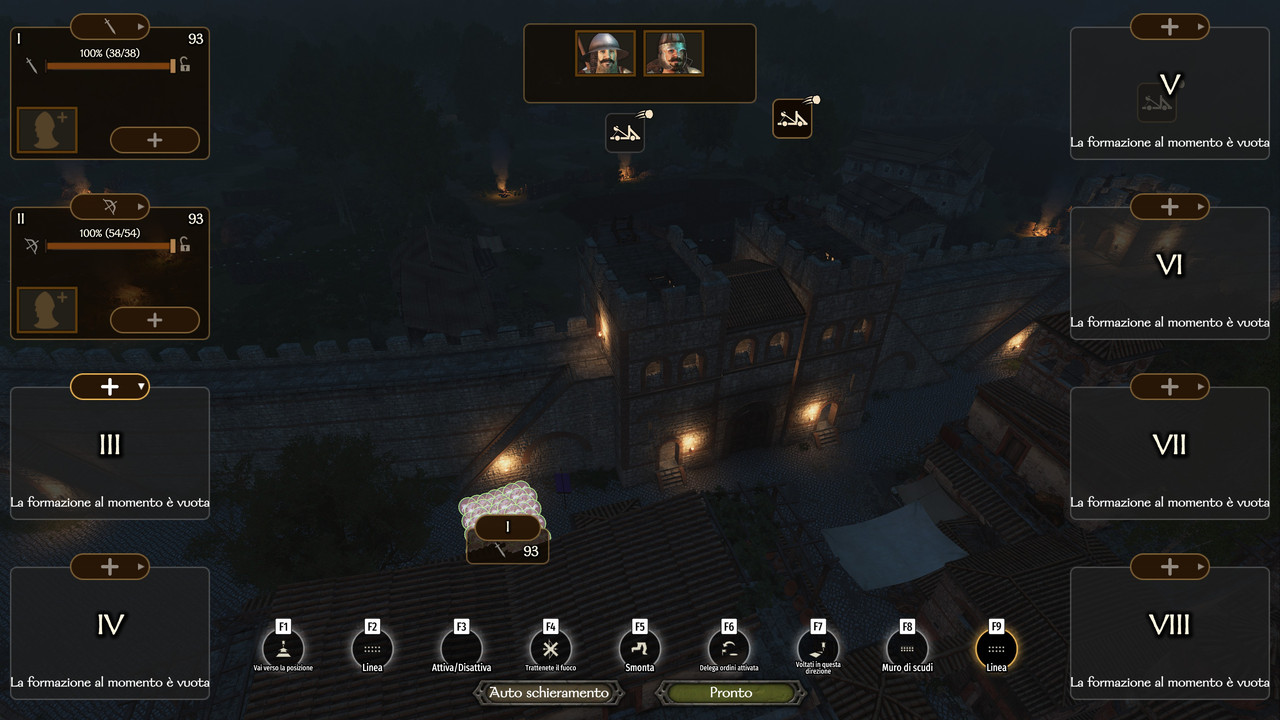Screen dimensions: 1280x720
Task: Assign a captain to formation II
Action: [47, 311]
